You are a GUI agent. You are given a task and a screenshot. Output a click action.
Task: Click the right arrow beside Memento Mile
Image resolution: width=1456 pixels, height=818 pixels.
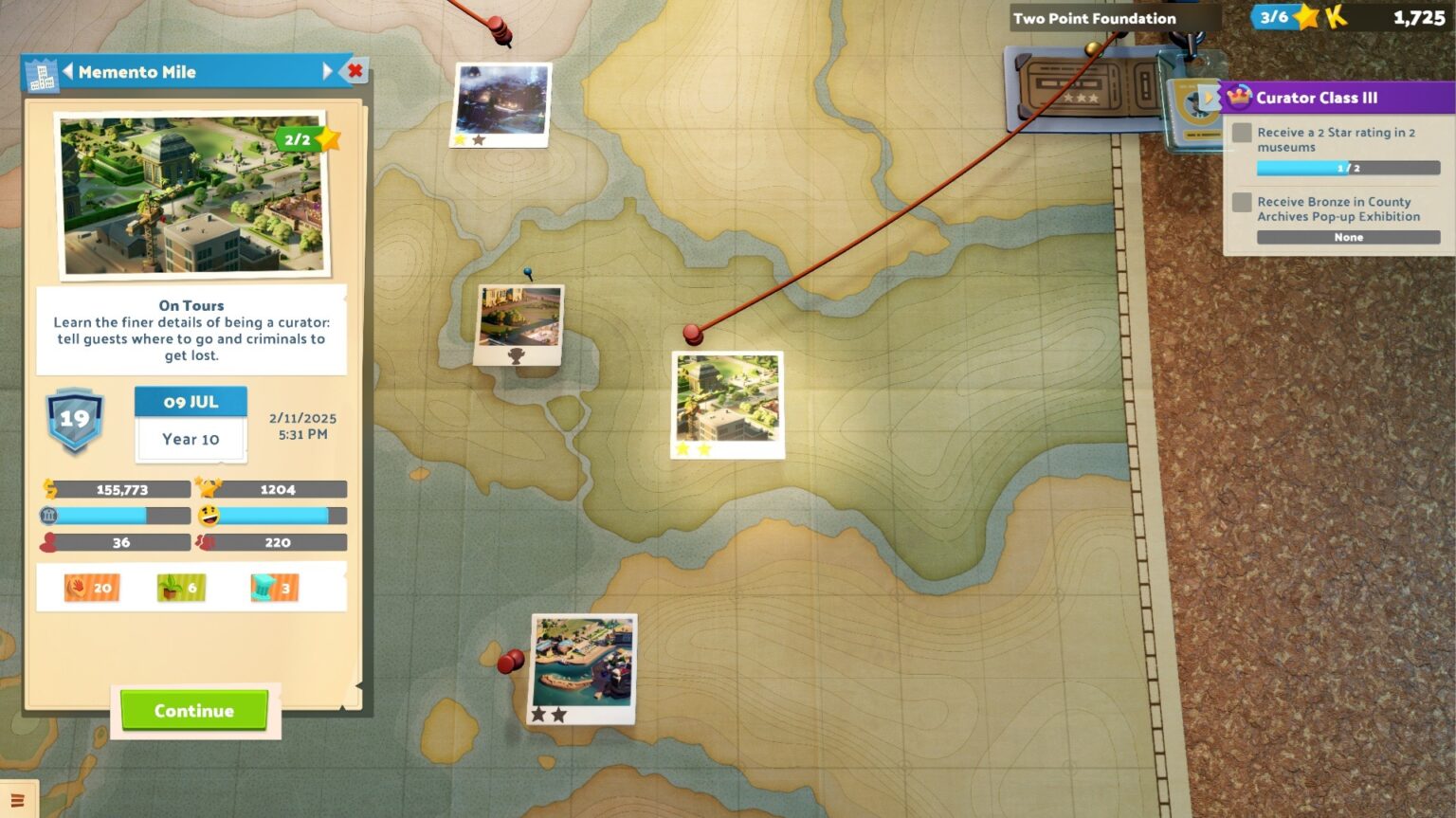(x=329, y=71)
